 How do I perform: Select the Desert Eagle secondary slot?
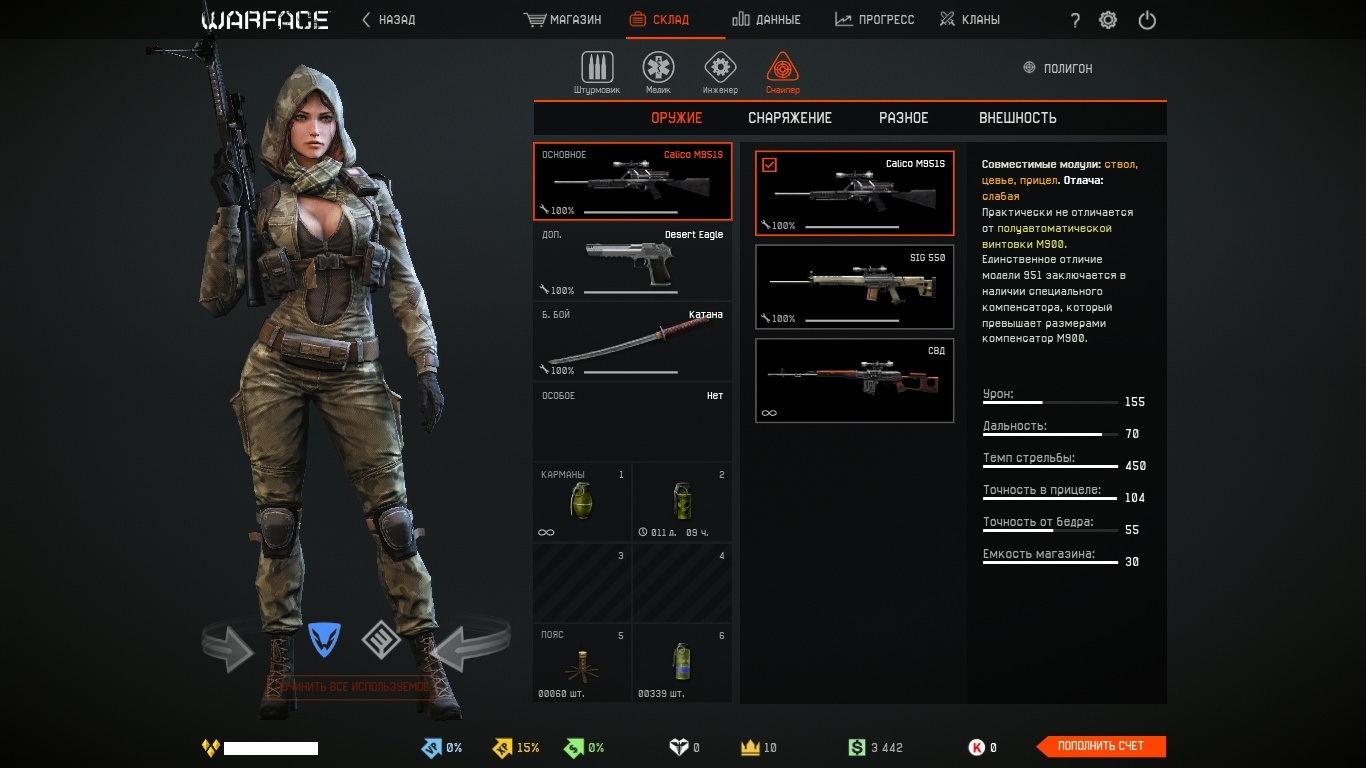[632, 262]
